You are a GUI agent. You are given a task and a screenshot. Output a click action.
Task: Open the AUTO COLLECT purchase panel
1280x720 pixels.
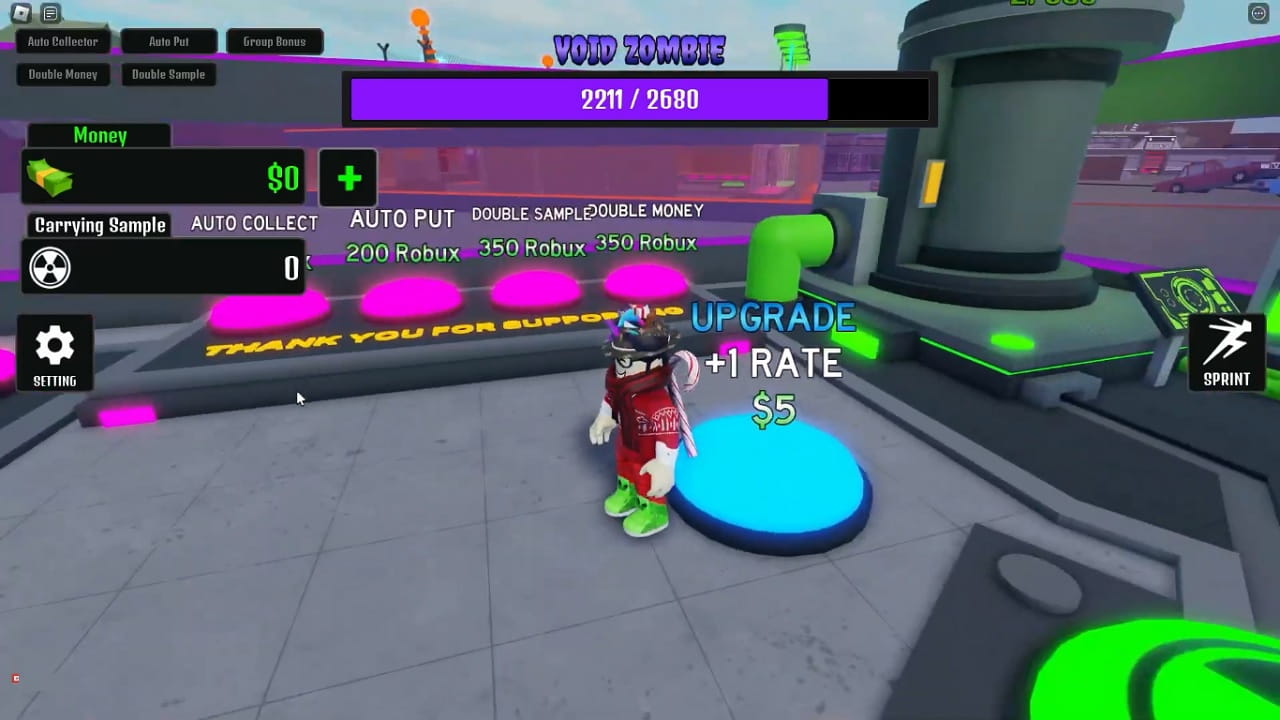click(x=254, y=223)
